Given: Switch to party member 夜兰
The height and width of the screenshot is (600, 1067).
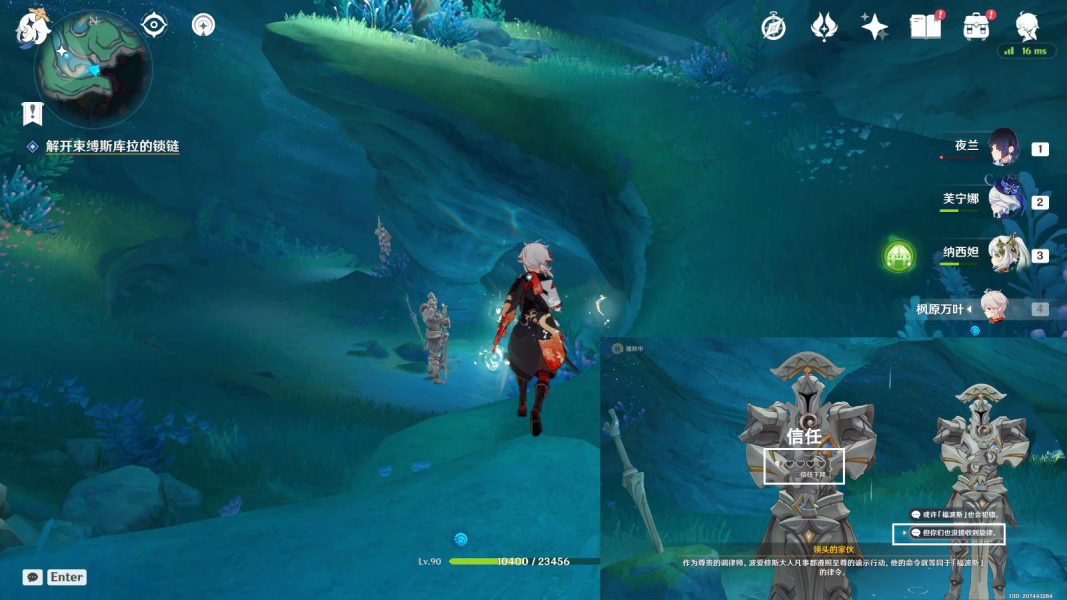Looking at the screenshot, I should [1002, 148].
